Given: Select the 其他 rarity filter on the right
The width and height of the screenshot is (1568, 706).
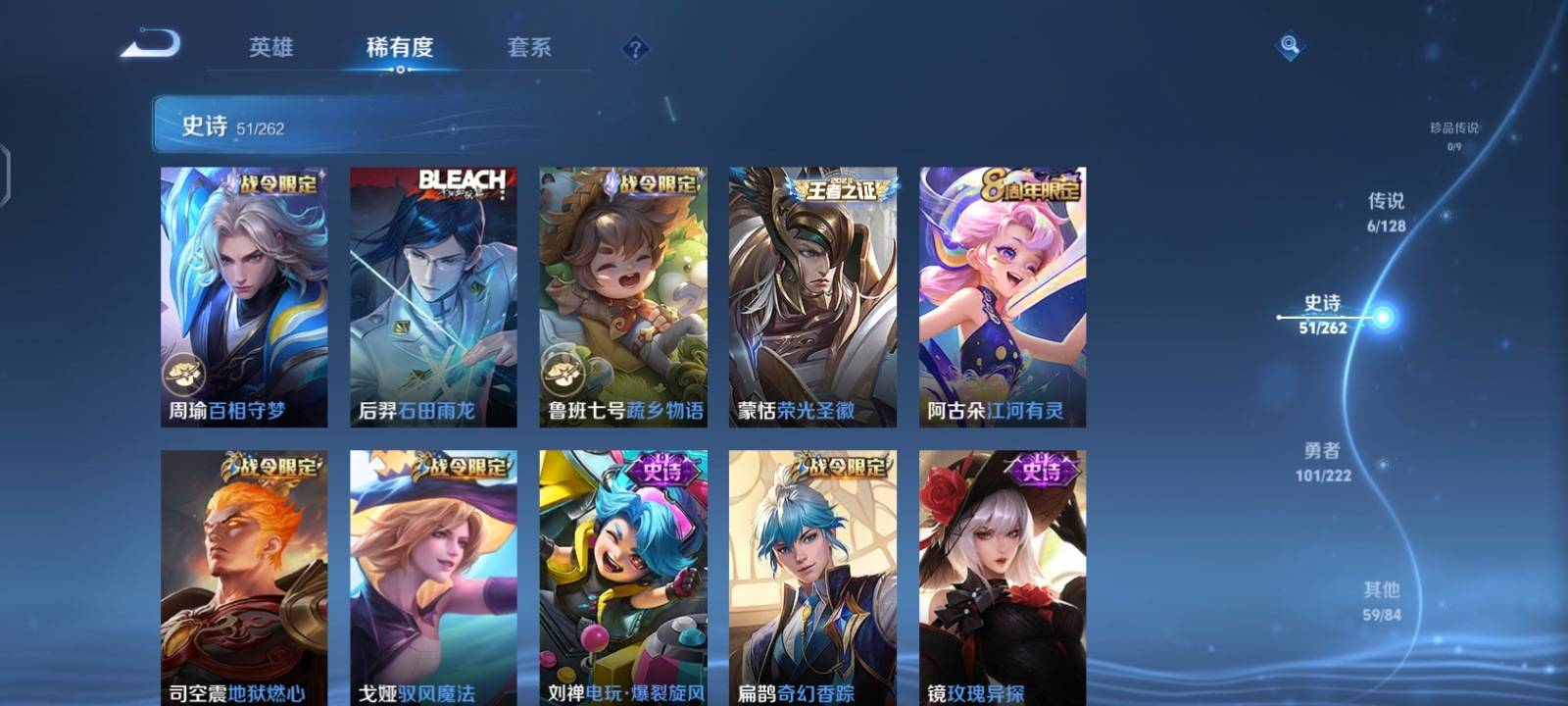Looking at the screenshot, I should [1382, 601].
